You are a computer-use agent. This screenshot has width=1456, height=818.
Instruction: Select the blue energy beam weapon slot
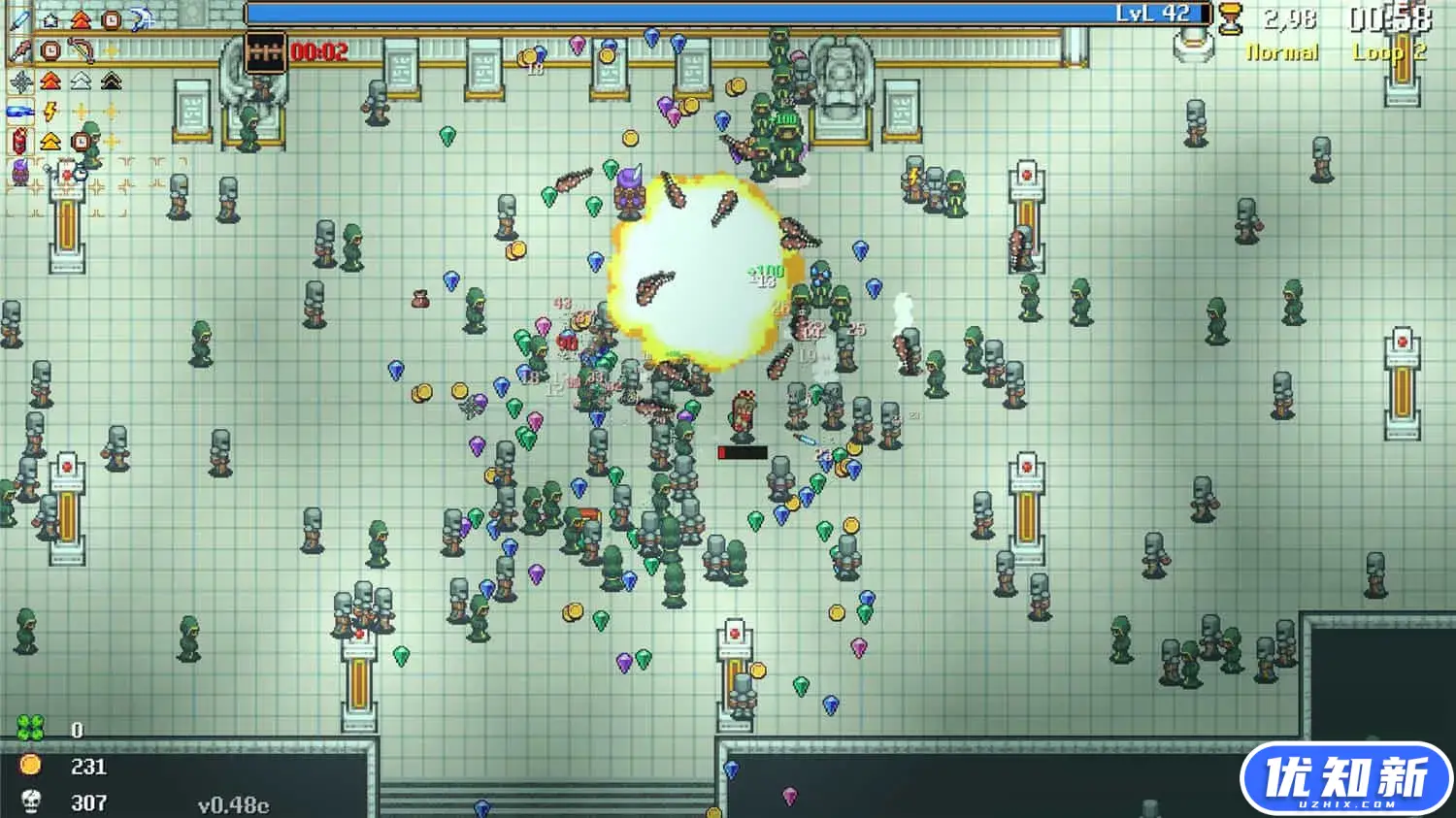(x=20, y=112)
